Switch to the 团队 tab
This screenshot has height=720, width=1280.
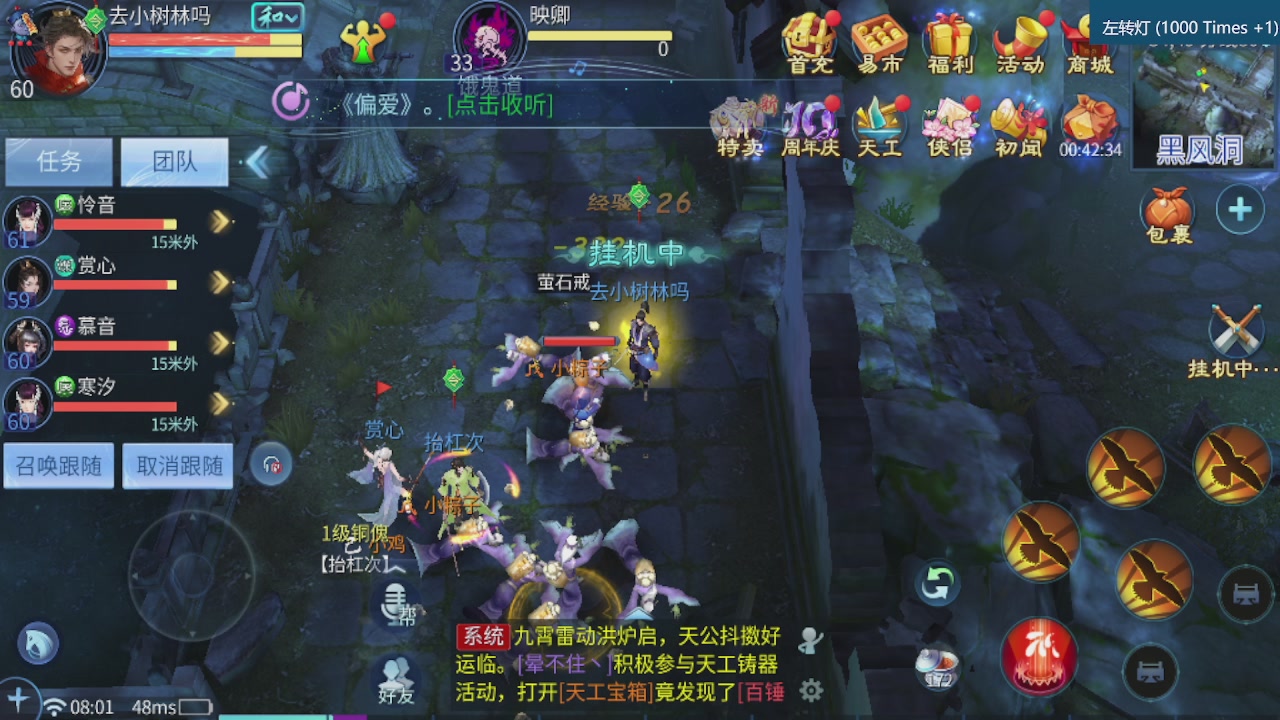(x=175, y=161)
